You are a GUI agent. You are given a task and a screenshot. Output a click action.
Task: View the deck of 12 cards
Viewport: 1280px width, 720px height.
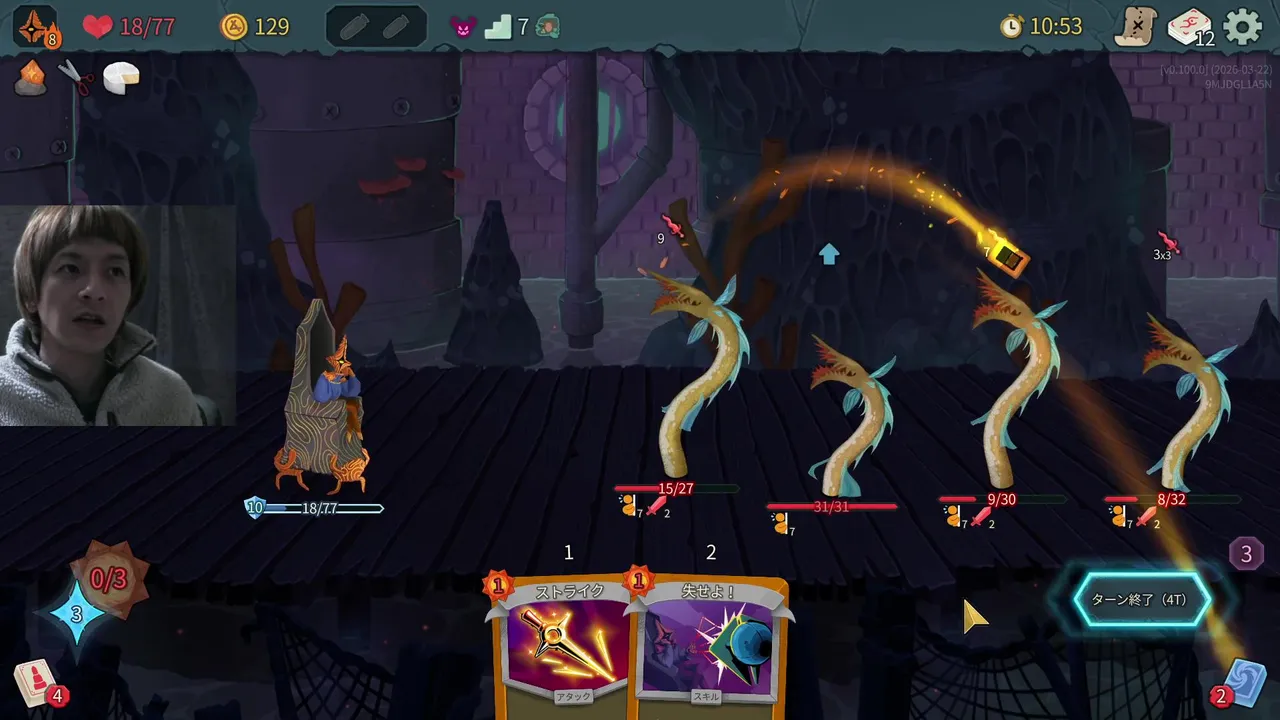point(1189,27)
